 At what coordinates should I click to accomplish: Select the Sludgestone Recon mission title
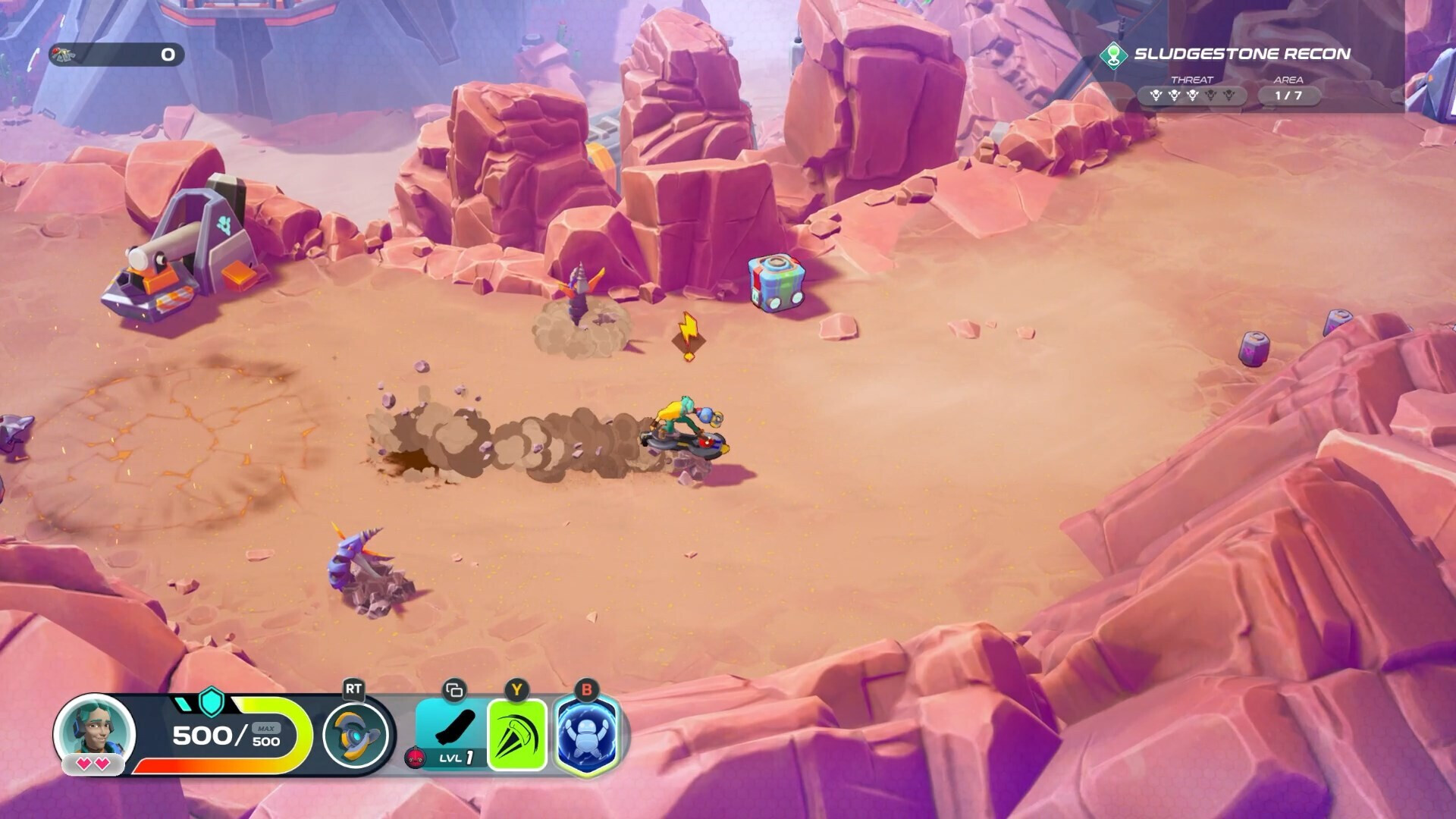[1242, 54]
